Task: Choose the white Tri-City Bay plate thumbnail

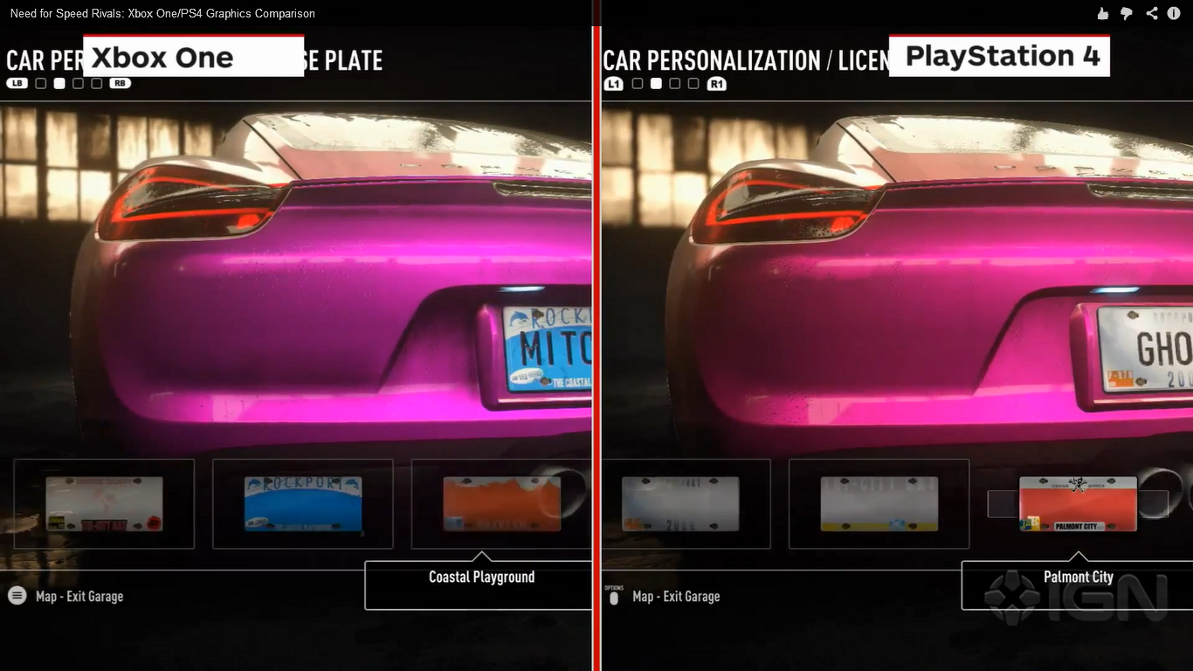Action: pos(104,503)
